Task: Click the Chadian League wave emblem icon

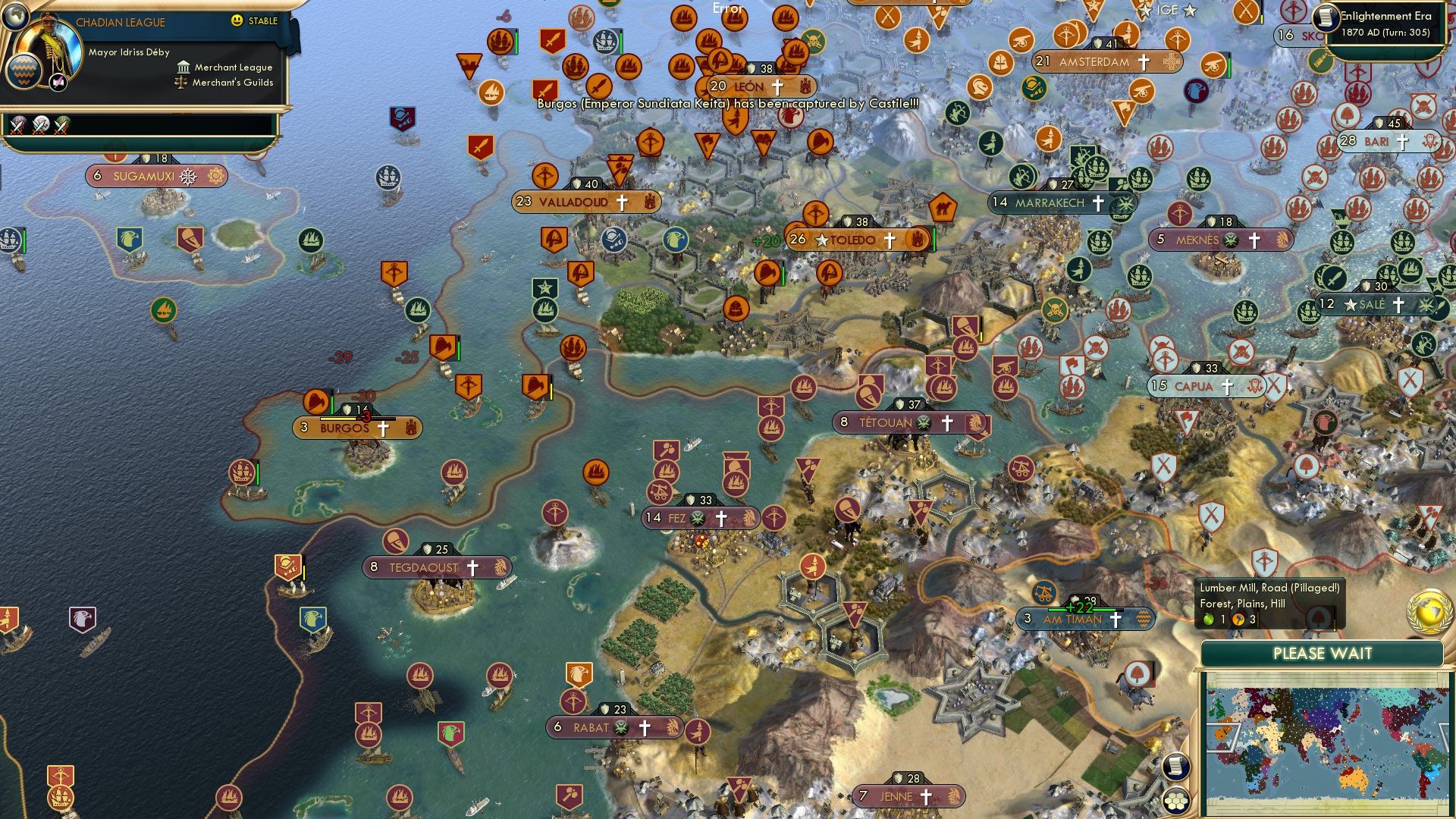Action: pos(25,71)
